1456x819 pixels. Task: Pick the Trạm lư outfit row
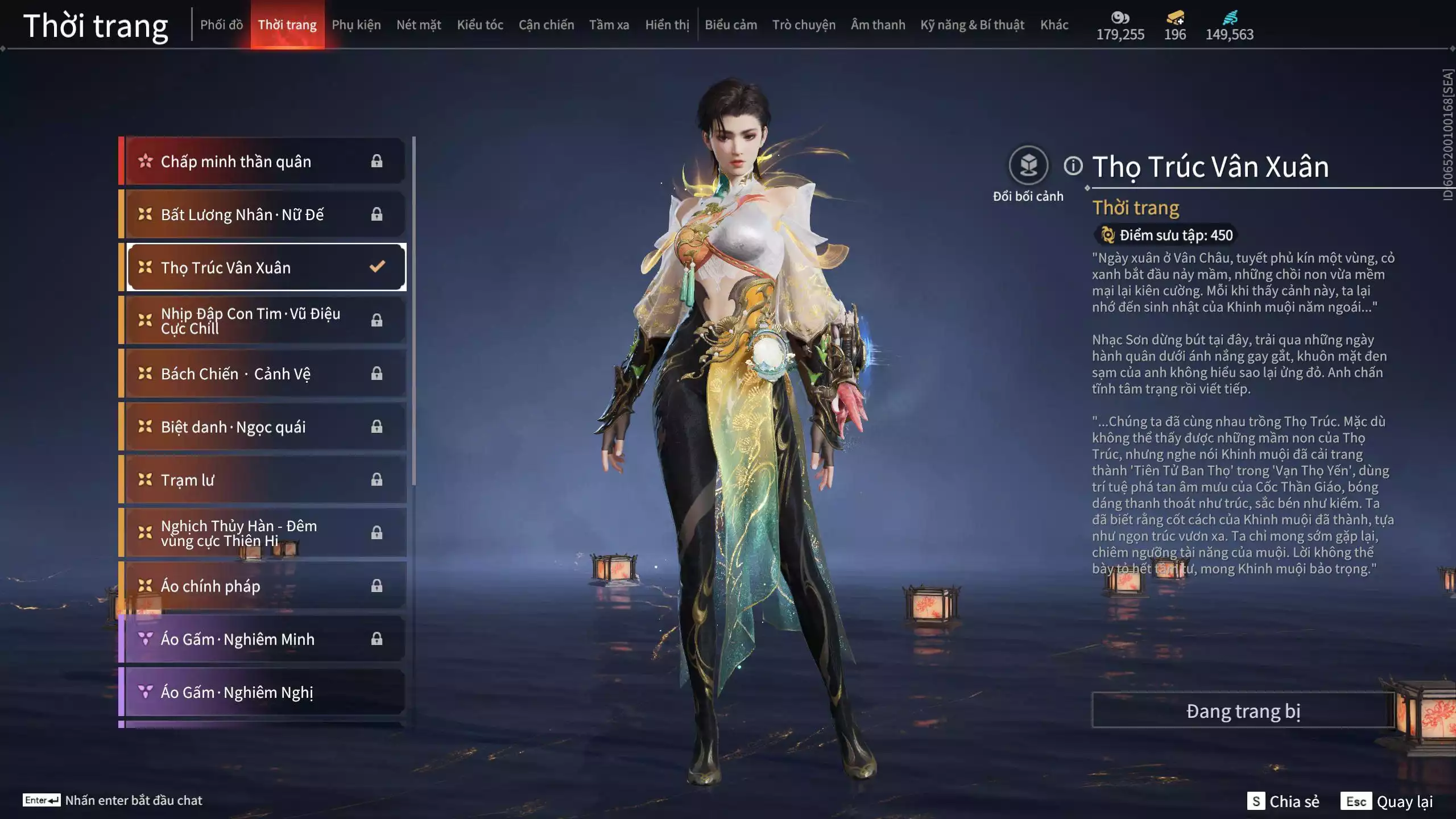coord(264,480)
